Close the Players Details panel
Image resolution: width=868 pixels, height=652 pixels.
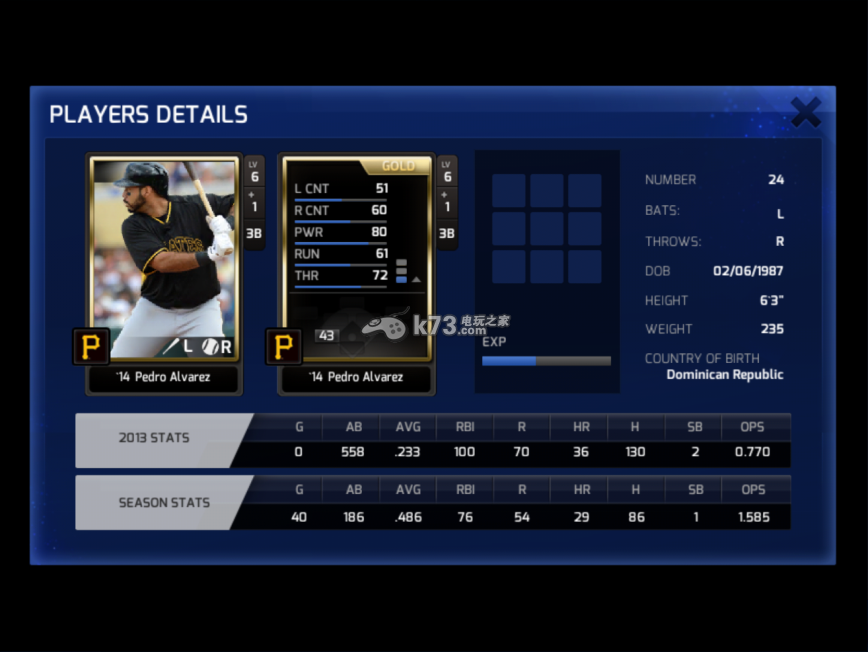(x=805, y=112)
